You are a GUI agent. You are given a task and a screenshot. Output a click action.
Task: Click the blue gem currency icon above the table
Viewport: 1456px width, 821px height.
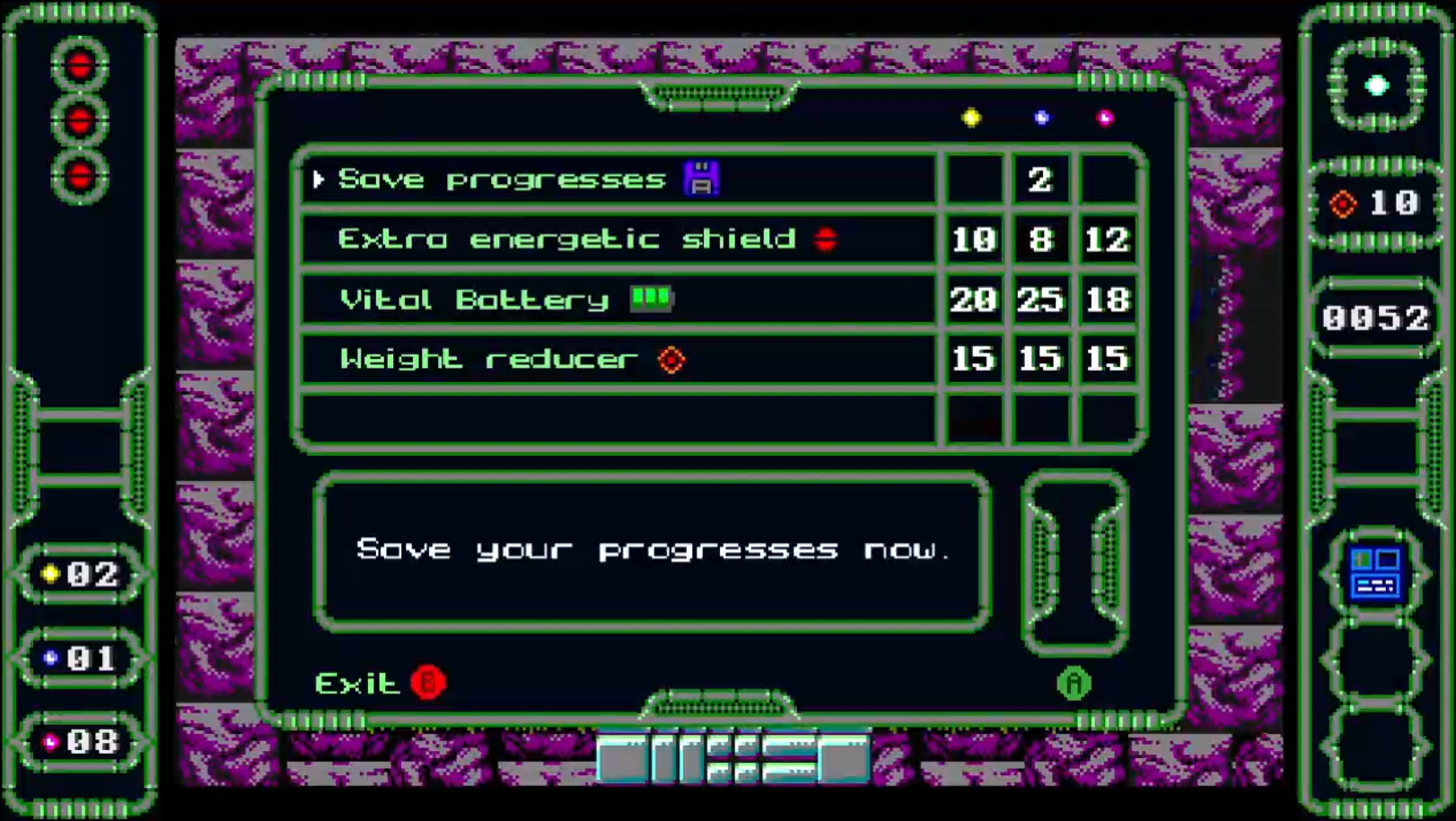1040,117
